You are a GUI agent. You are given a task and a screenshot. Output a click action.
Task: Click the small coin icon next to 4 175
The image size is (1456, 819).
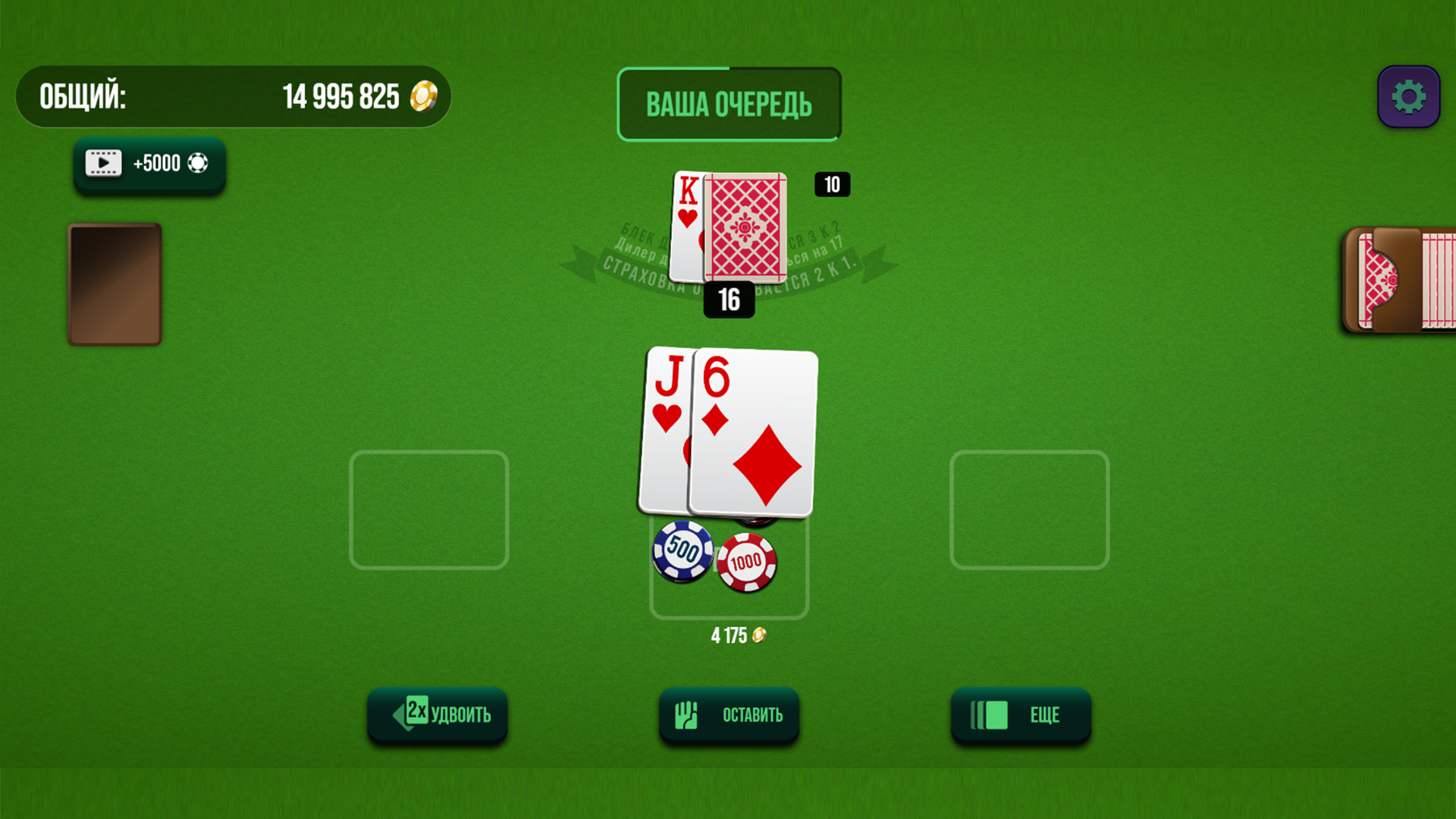pos(760,636)
